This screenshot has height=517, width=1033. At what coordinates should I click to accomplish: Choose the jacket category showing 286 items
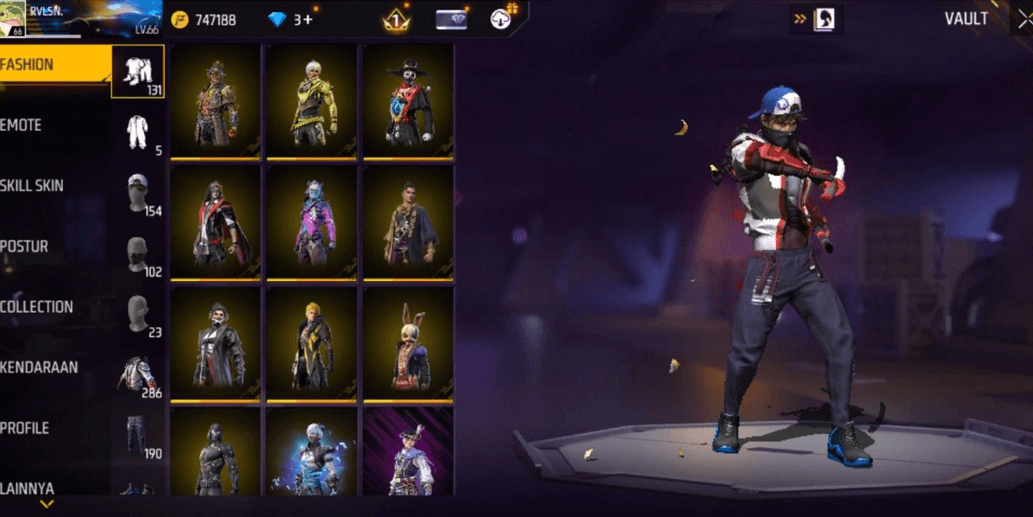[x=137, y=373]
